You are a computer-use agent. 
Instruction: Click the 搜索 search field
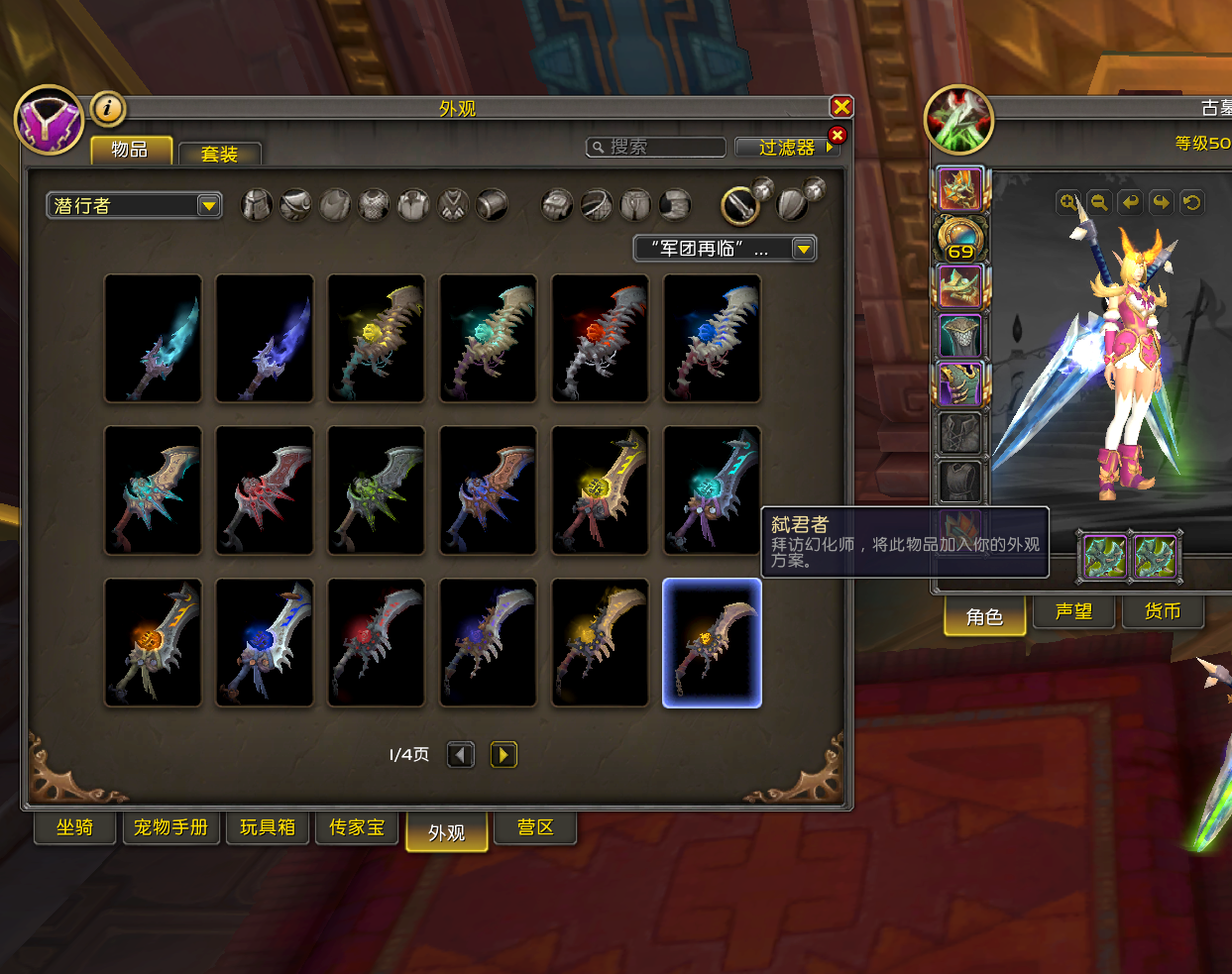656,147
